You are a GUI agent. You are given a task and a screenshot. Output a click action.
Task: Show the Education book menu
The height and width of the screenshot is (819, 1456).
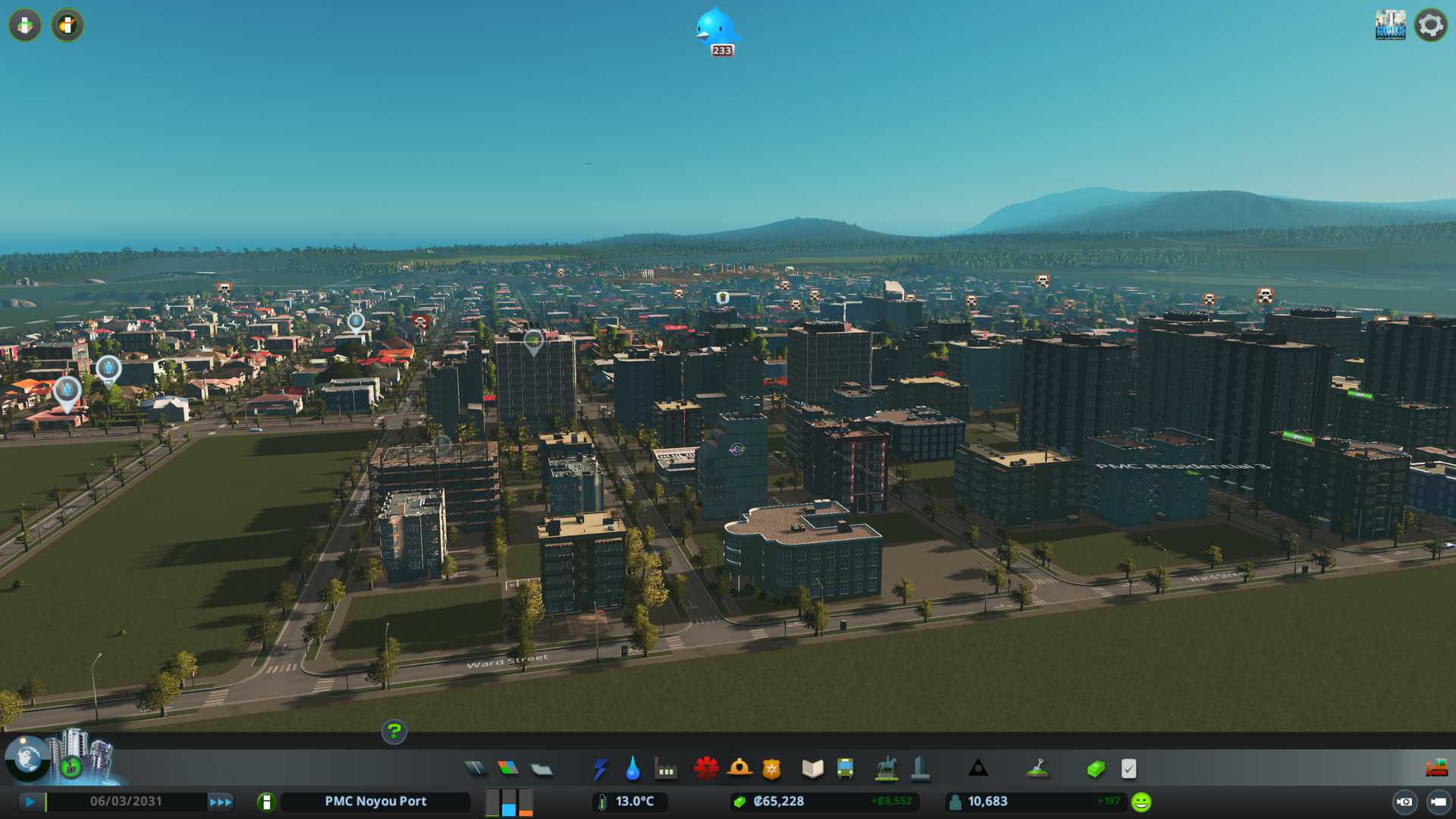point(812,769)
